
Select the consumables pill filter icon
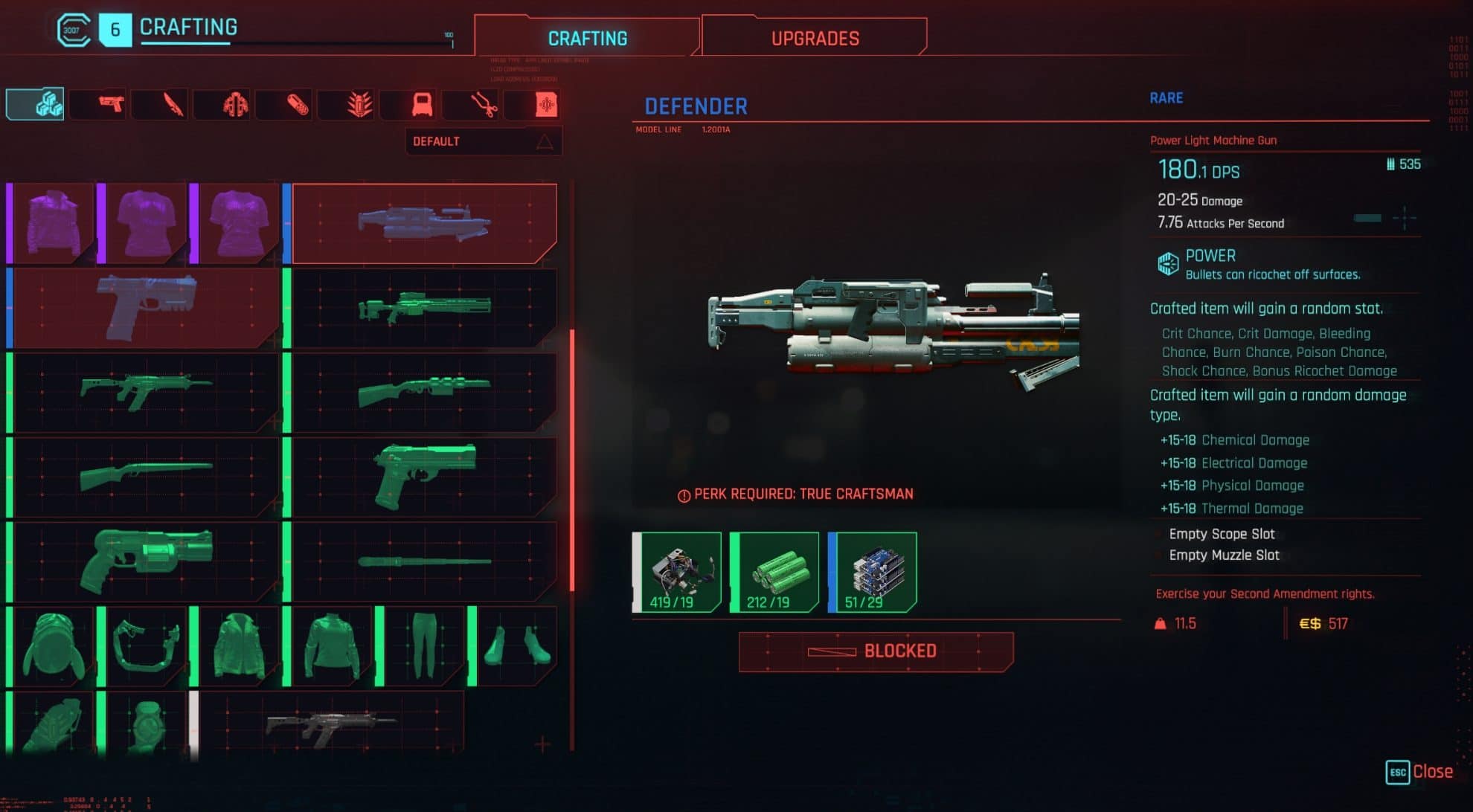pyautogui.click(x=285, y=104)
